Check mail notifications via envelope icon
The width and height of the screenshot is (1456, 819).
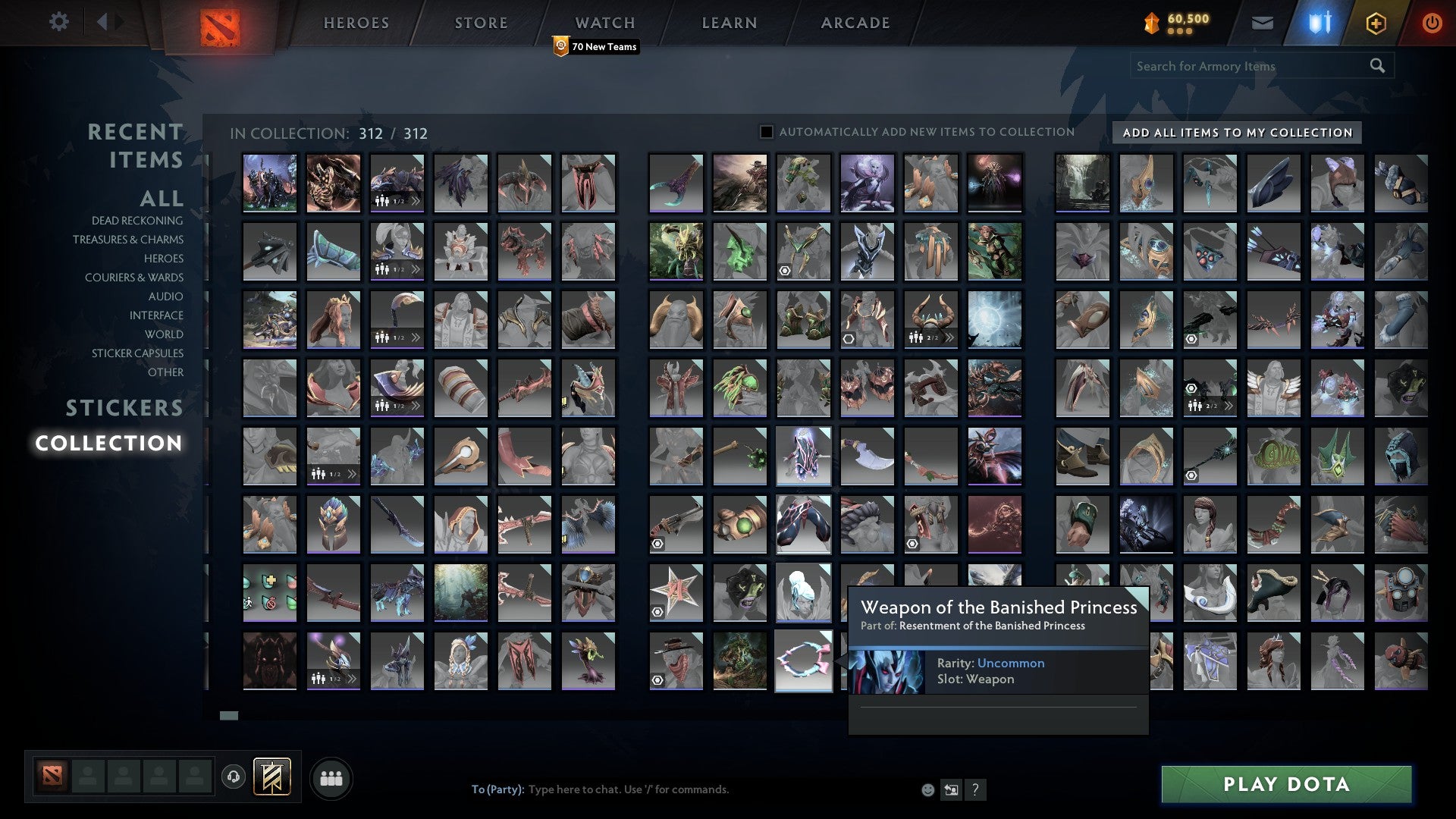[1262, 23]
